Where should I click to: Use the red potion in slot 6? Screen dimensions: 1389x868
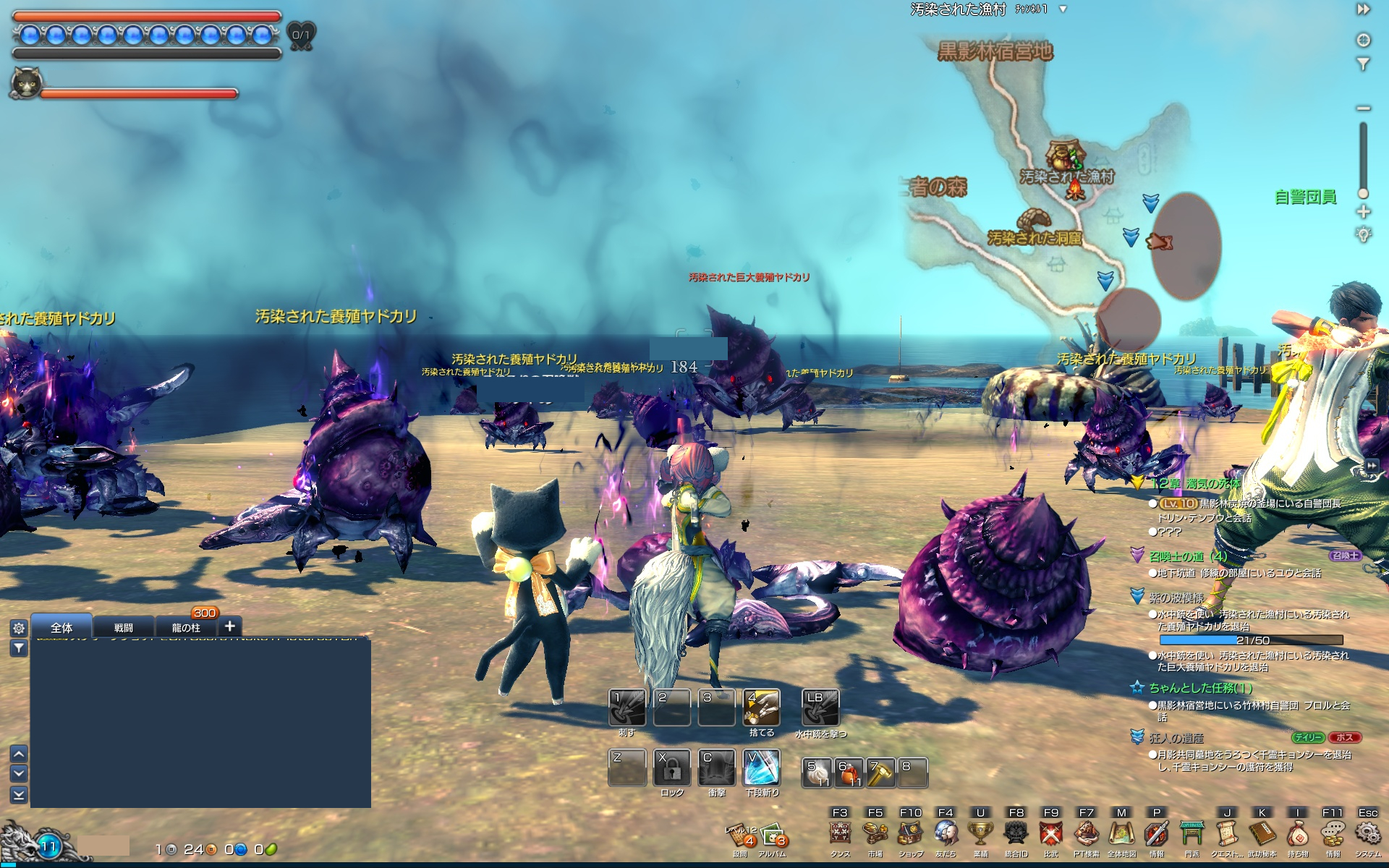849,773
